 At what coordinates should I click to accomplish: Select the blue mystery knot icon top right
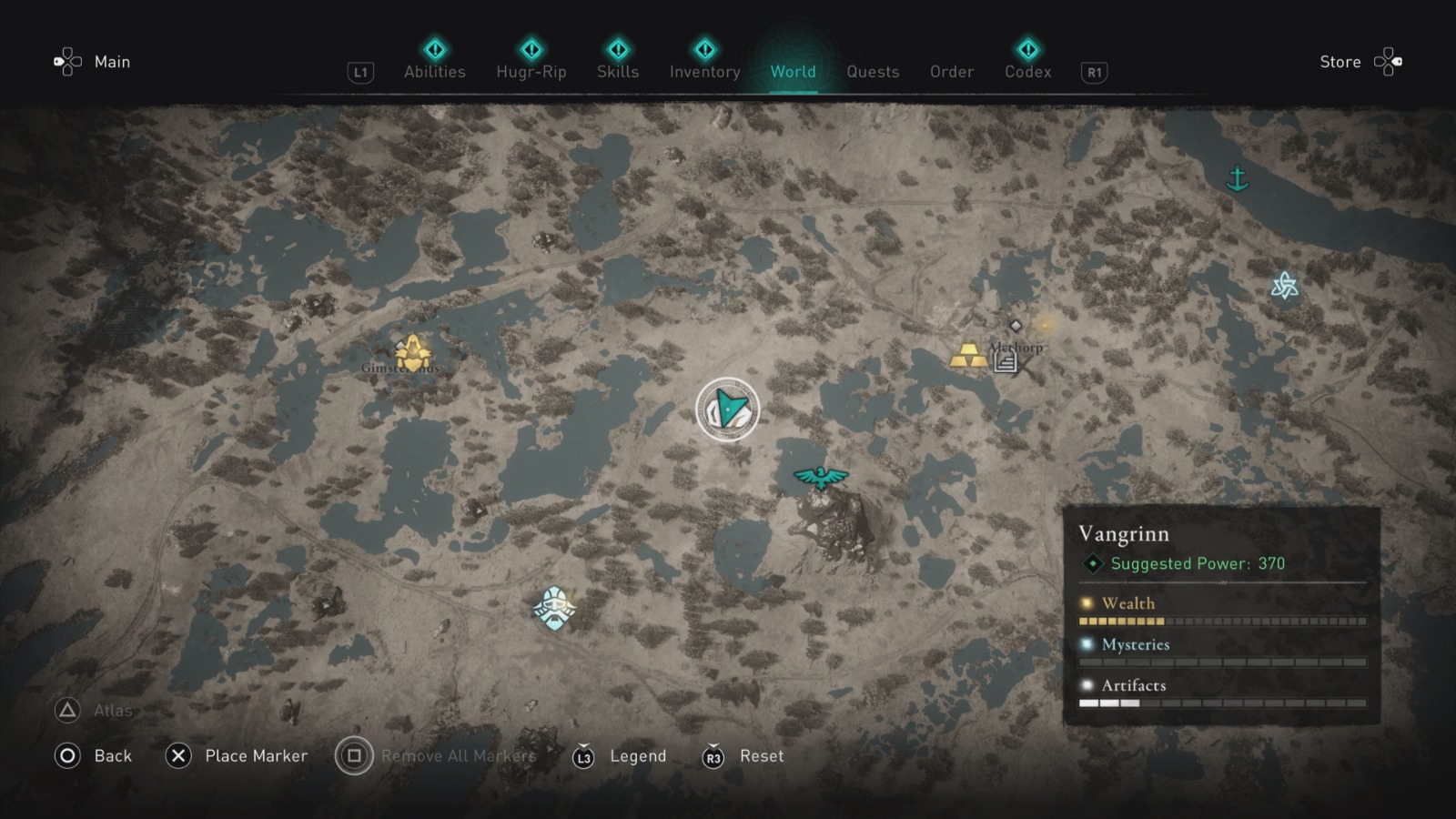click(x=1284, y=287)
